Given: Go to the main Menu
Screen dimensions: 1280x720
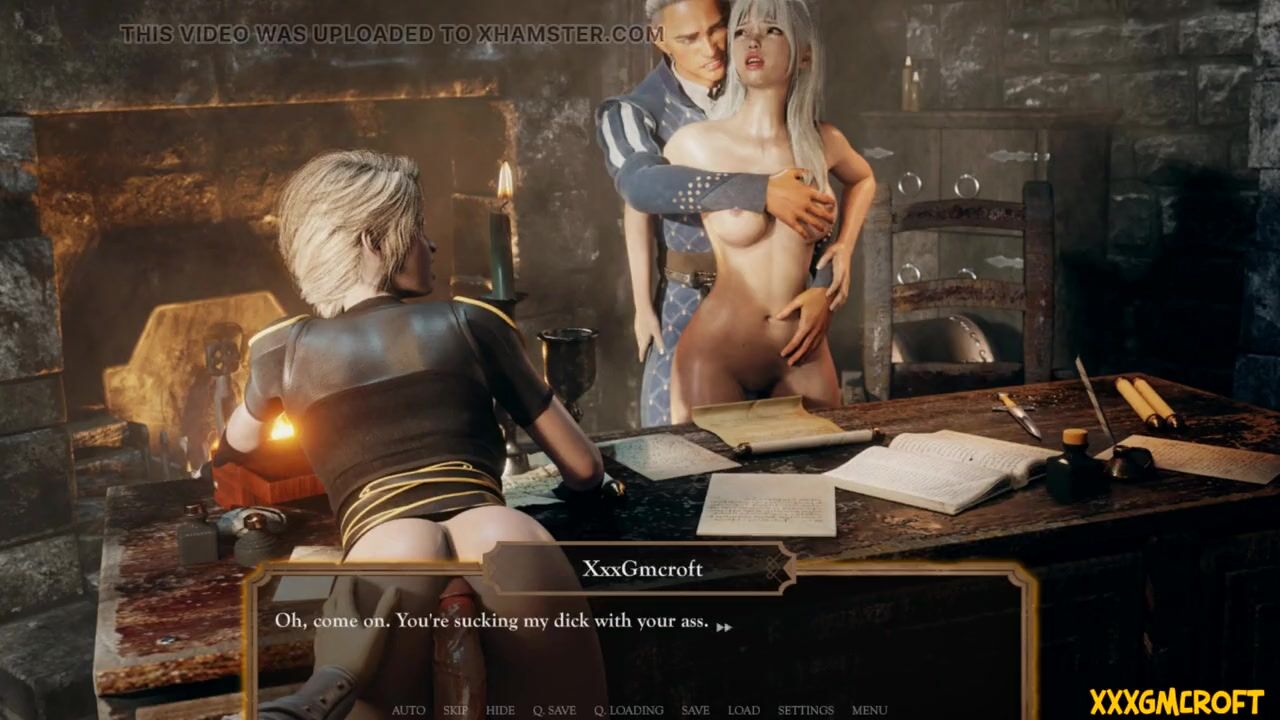Looking at the screenshot, I should 869,710.
